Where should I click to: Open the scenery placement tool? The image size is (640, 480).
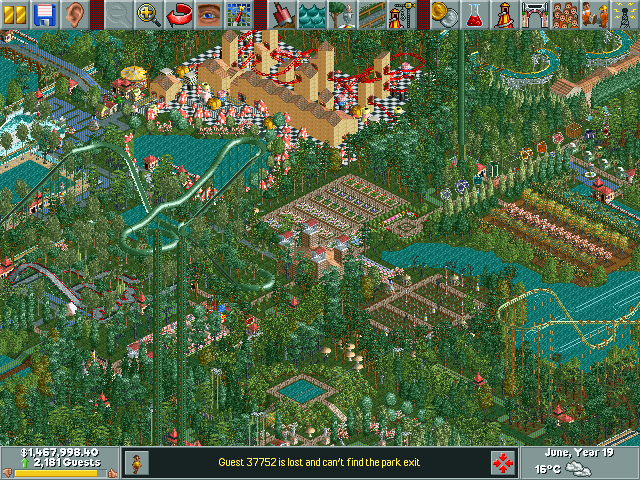[342, 14]
